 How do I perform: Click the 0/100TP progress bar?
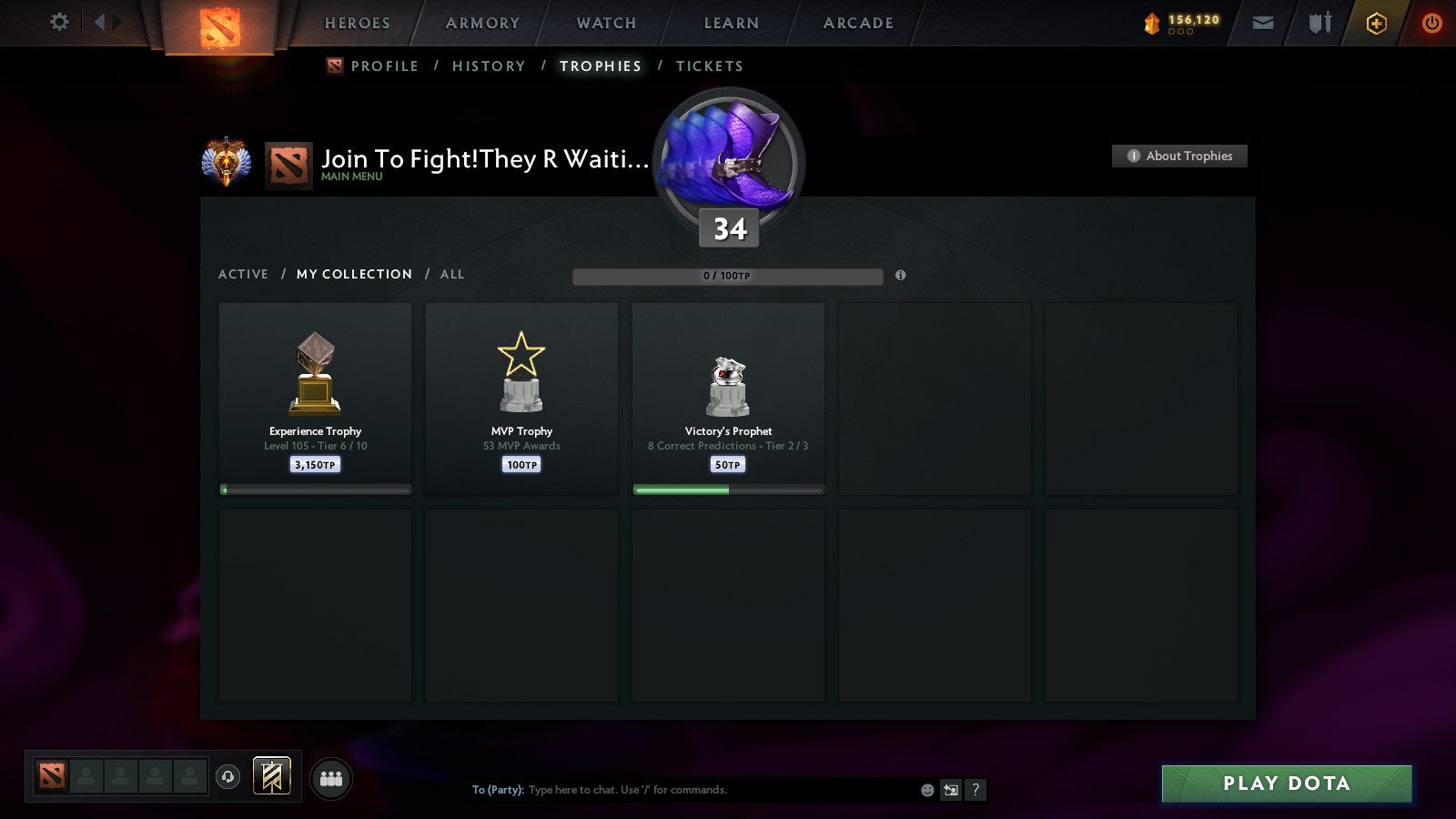click(726, 275)
